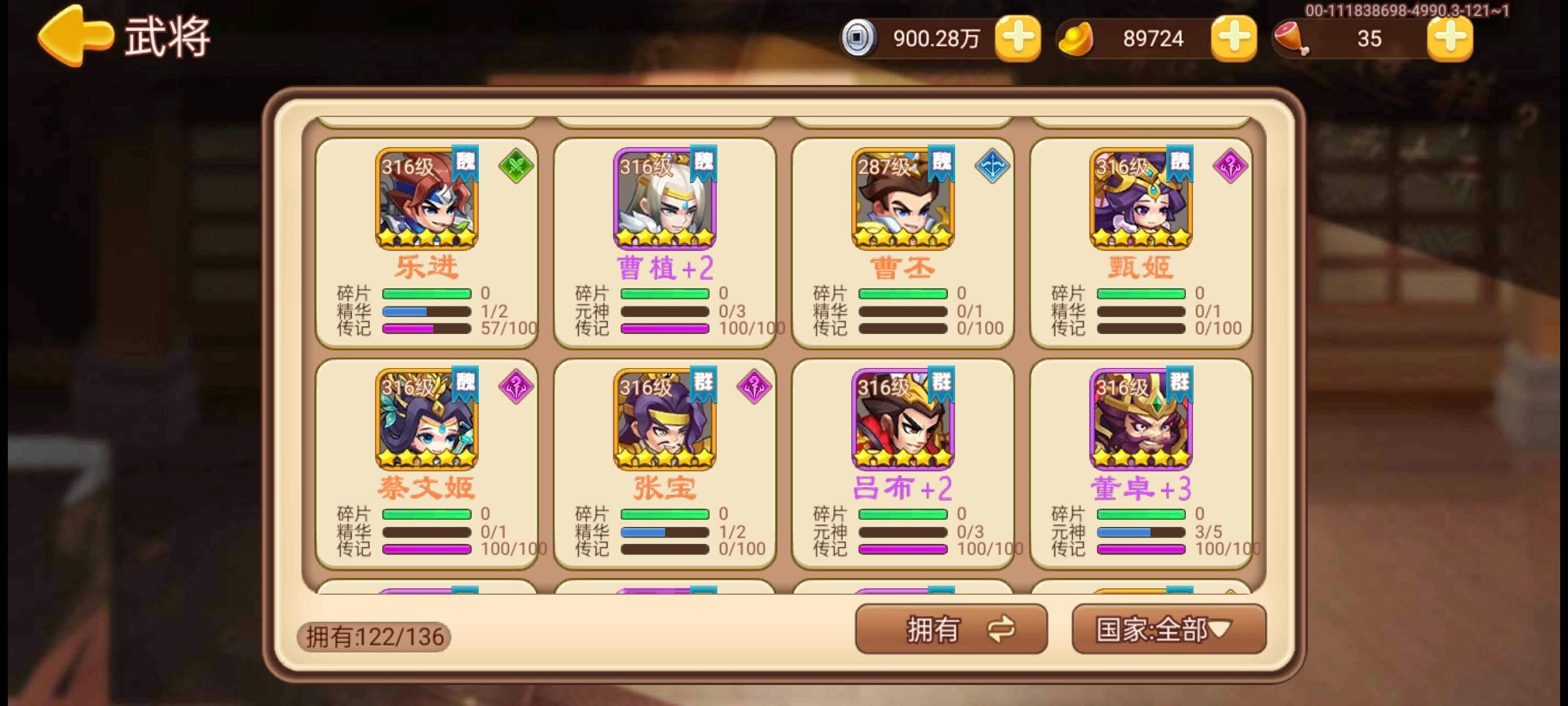Toggle the 拥有 owned filter switch

[x=951, y=630]
